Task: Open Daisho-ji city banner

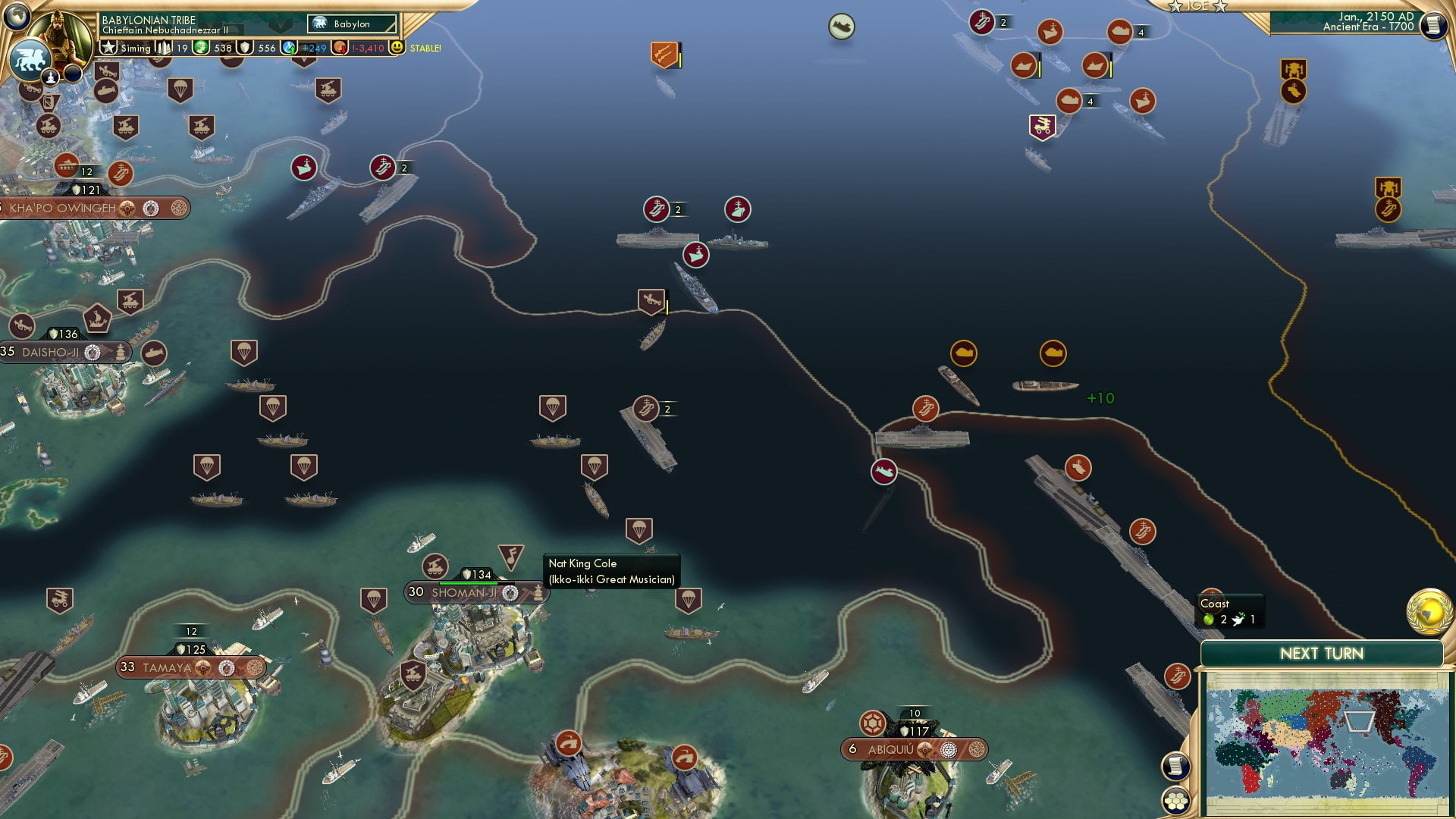Action: point(51,352)
